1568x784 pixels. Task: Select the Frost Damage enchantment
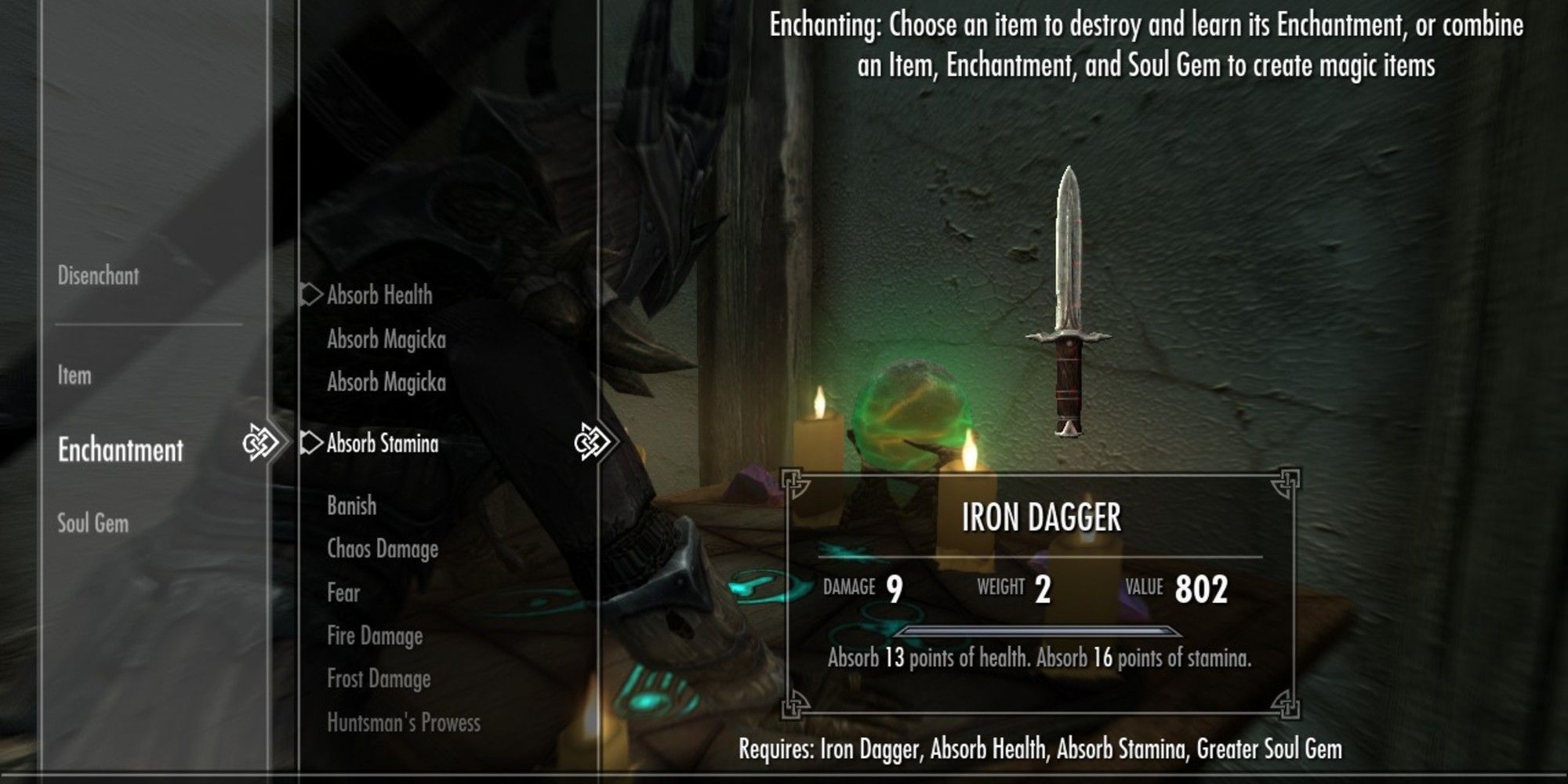click(380, 679)
